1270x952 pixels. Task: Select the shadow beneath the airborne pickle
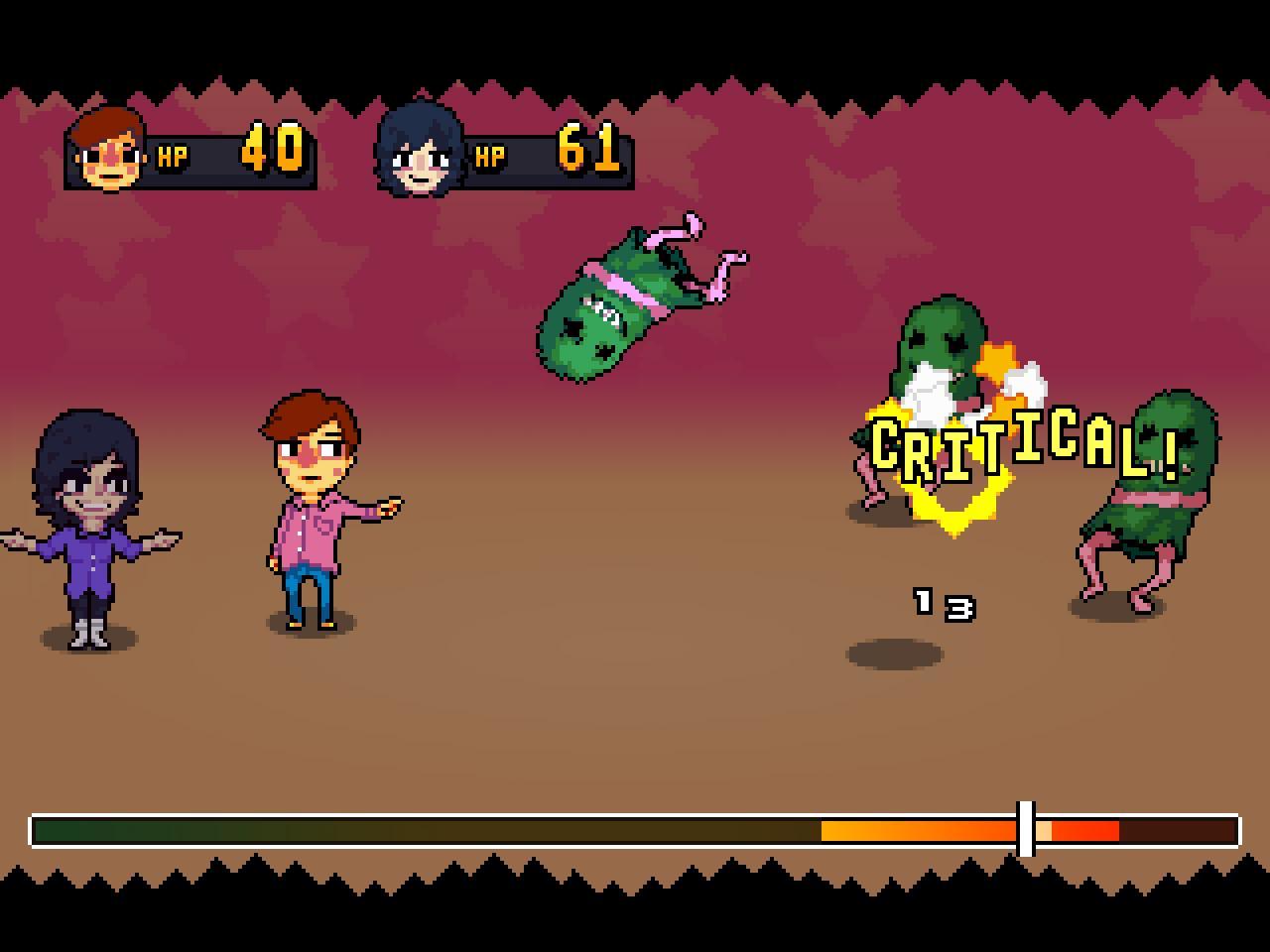pos(893,654)
